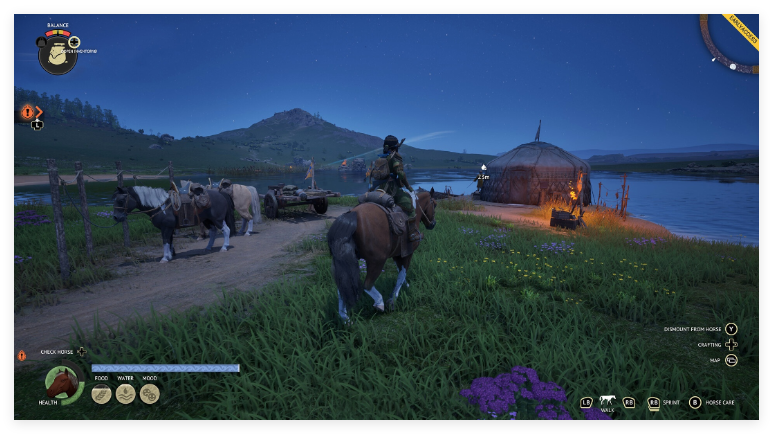Click the orange warning icon beside Check Horse
Screen dimensions: 773x434
coord(21,355)
